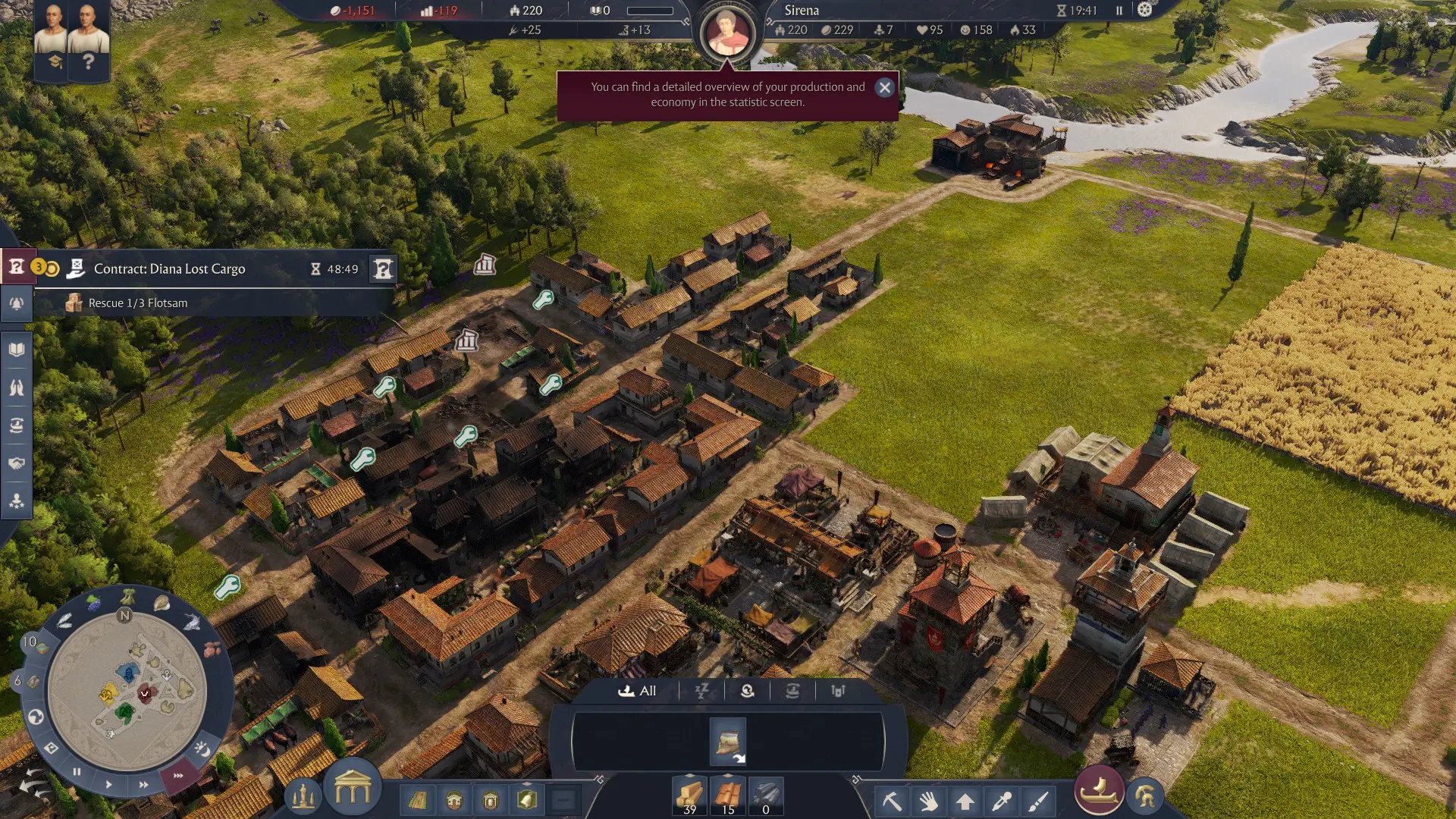
Task: Select the upgrade arrow tool
Action: [965, 801]
